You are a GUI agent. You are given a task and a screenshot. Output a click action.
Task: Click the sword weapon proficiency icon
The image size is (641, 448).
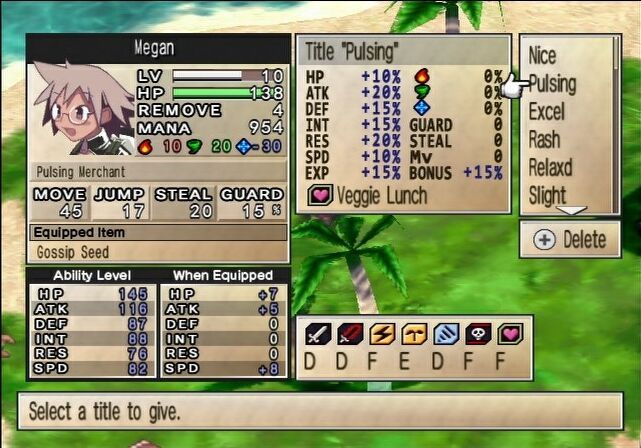click(316, 334)
